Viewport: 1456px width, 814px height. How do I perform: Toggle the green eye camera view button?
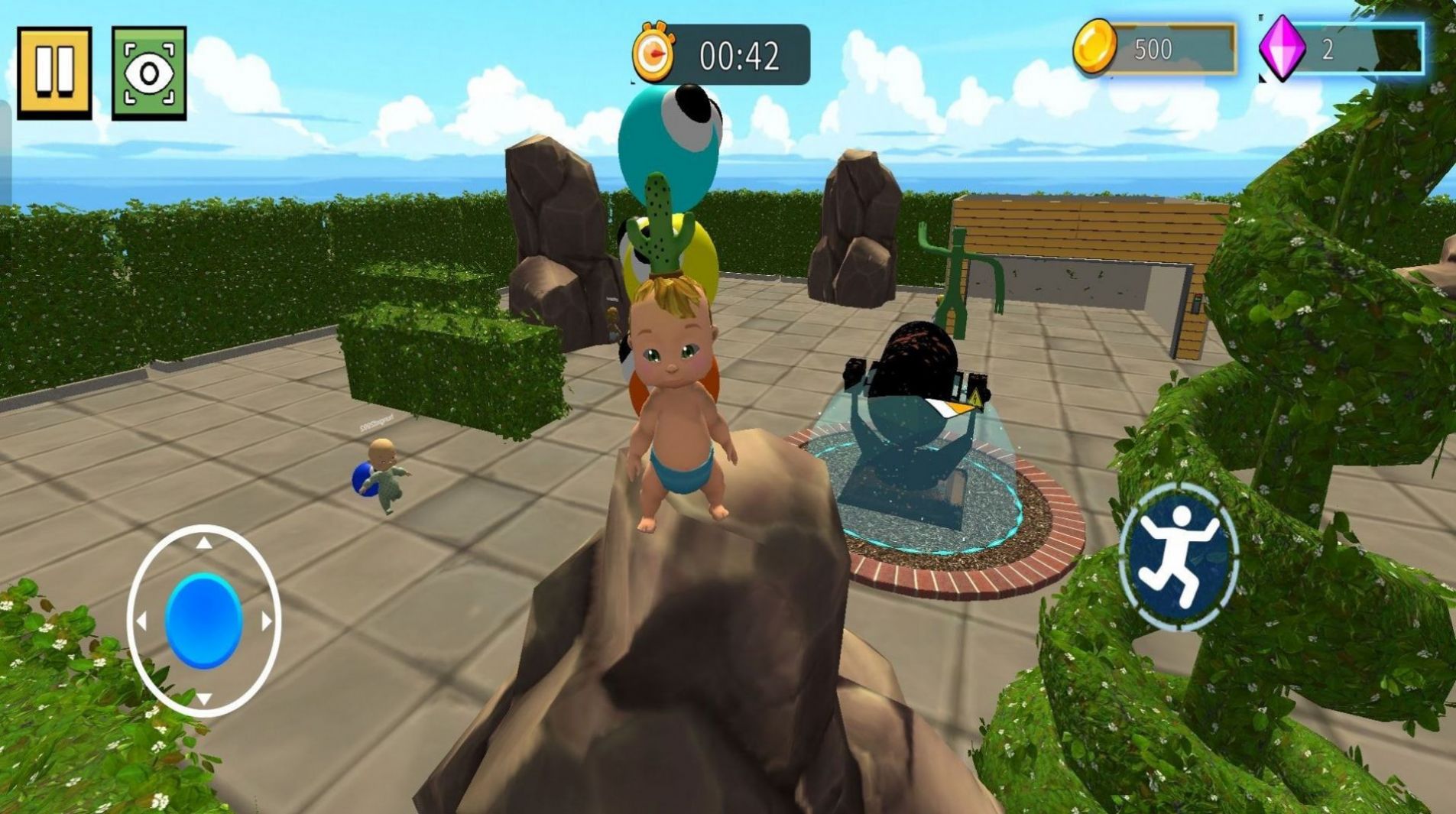tap(149, 73)
